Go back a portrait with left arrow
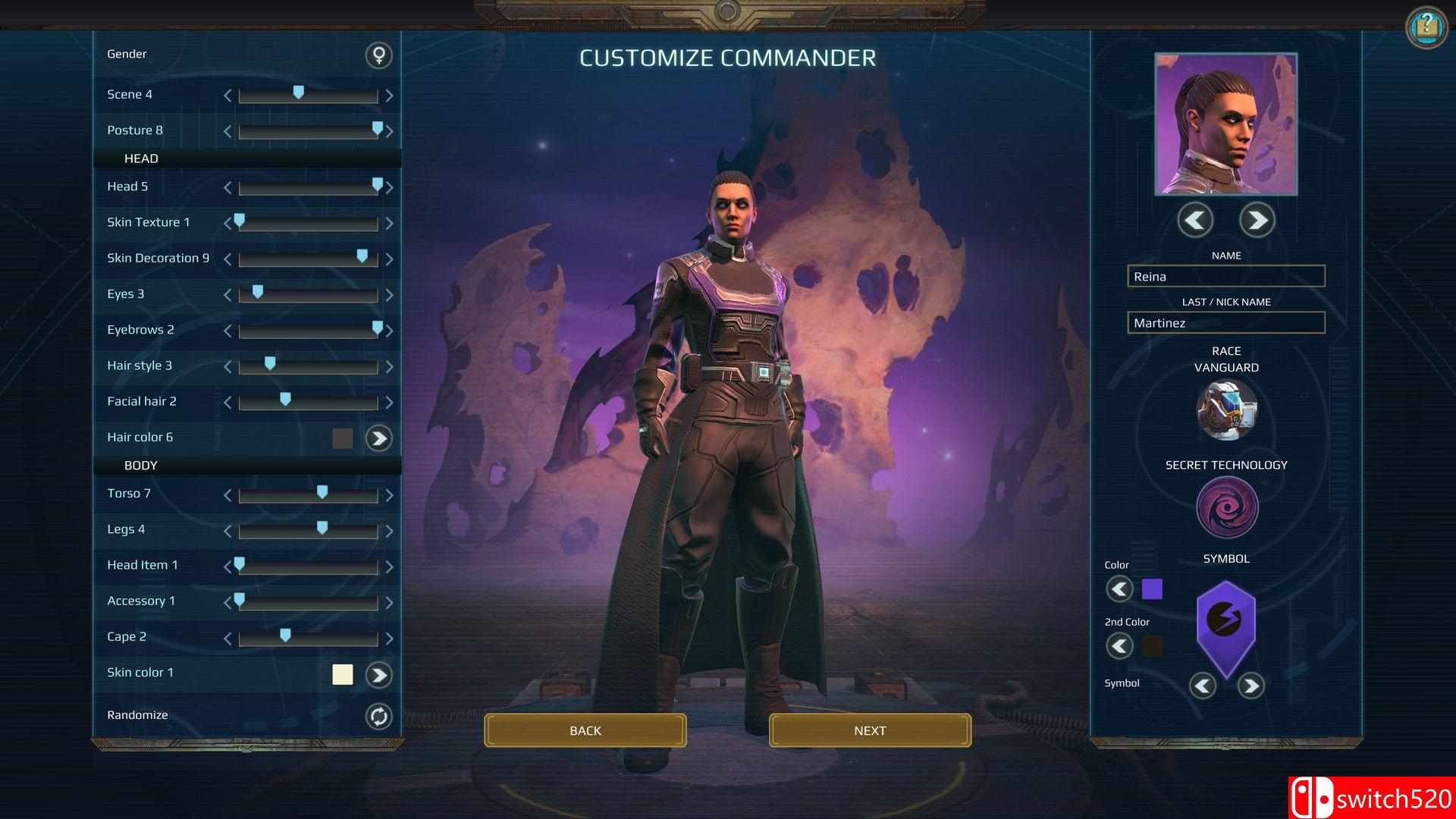 click(x=1194, y=221)
